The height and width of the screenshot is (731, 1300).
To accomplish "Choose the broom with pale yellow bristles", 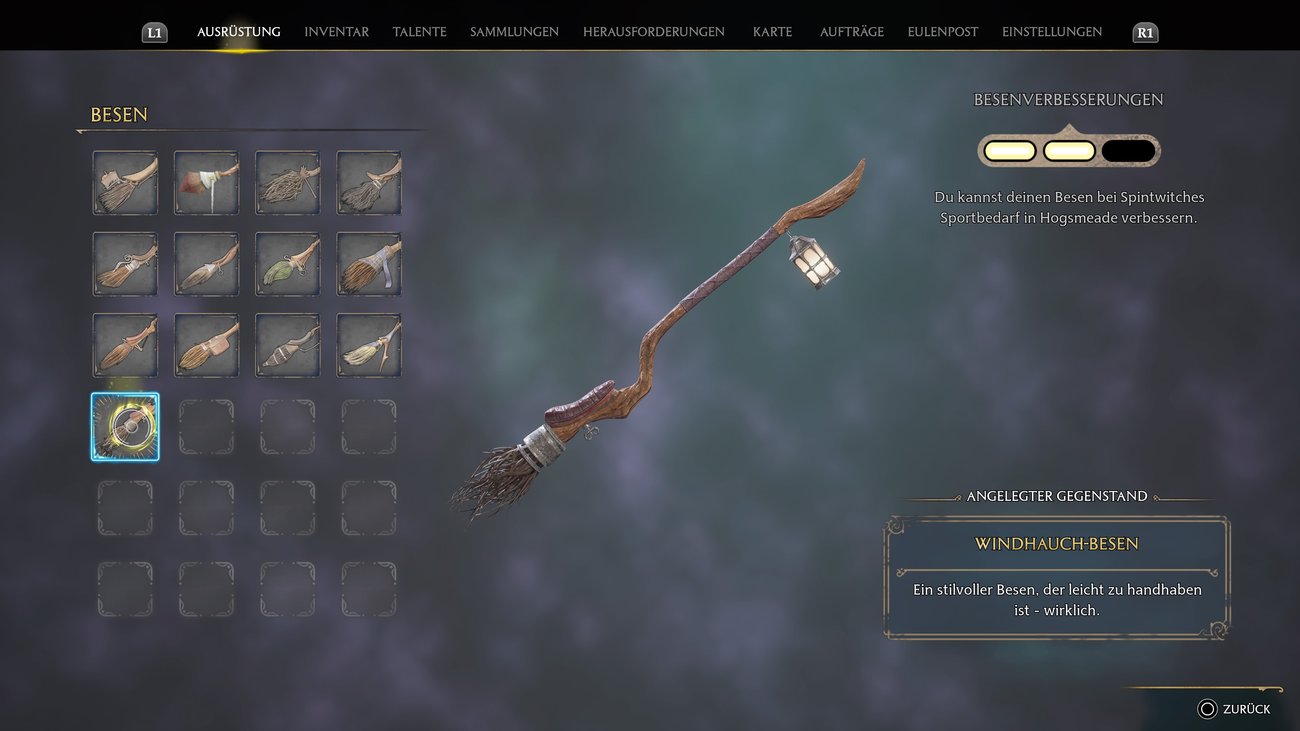I will click(369, 346).
